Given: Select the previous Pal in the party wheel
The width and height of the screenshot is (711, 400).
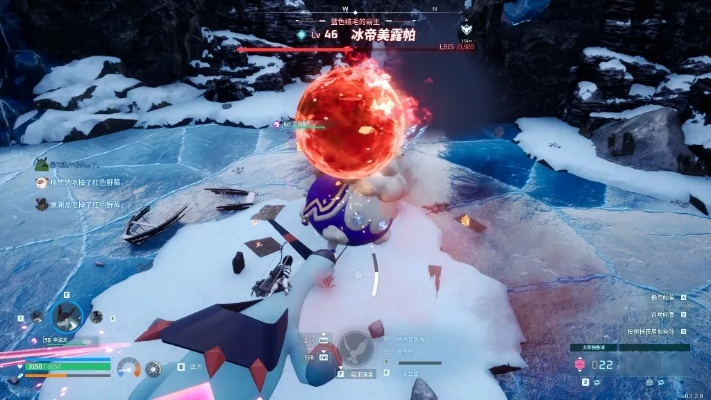Looking at the screenshot, I should coord(37,318).
